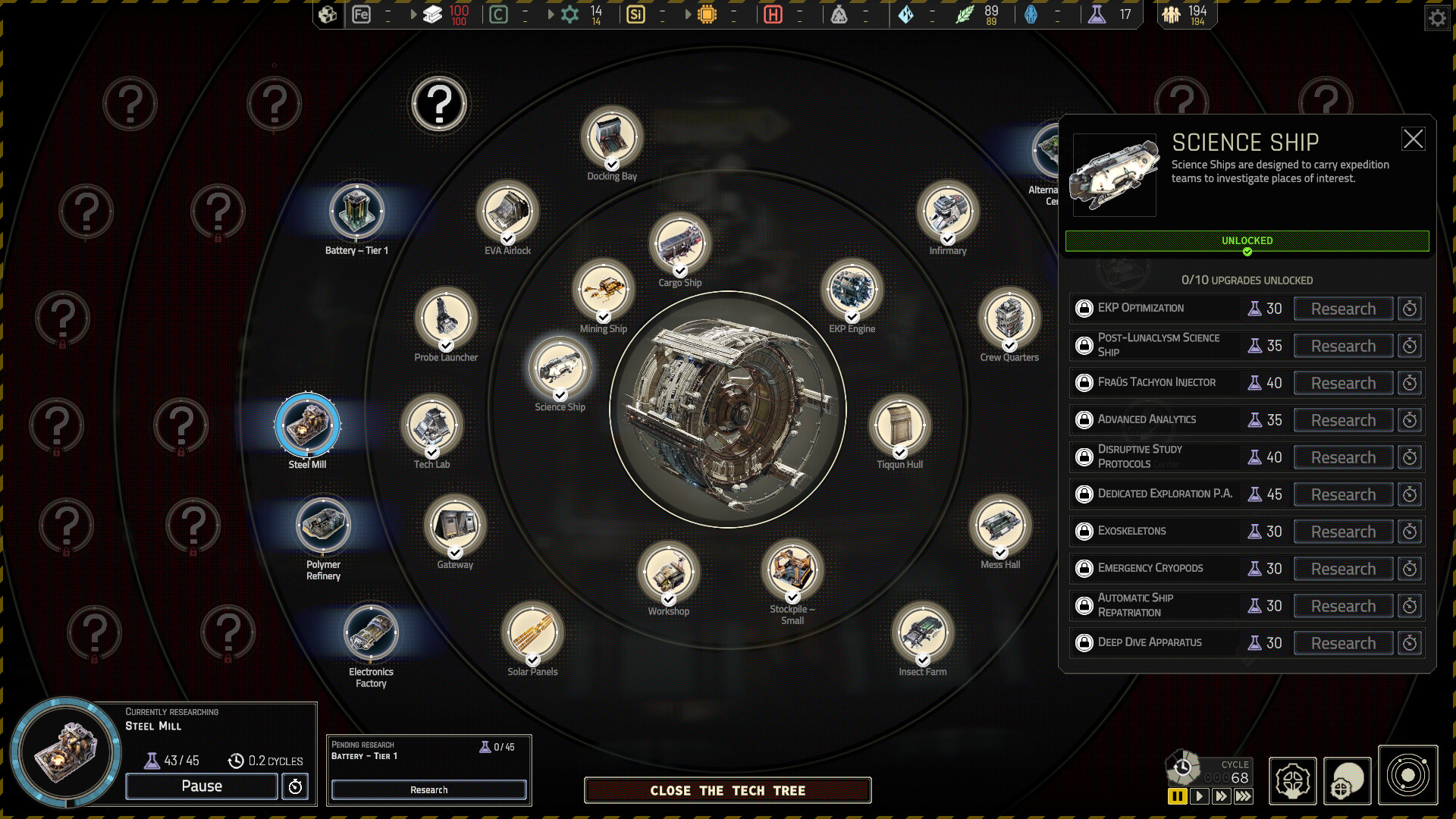Select the Battery – Tier 1 node
The height and width of the screenshot is (819, 1456).
point(356,212)
